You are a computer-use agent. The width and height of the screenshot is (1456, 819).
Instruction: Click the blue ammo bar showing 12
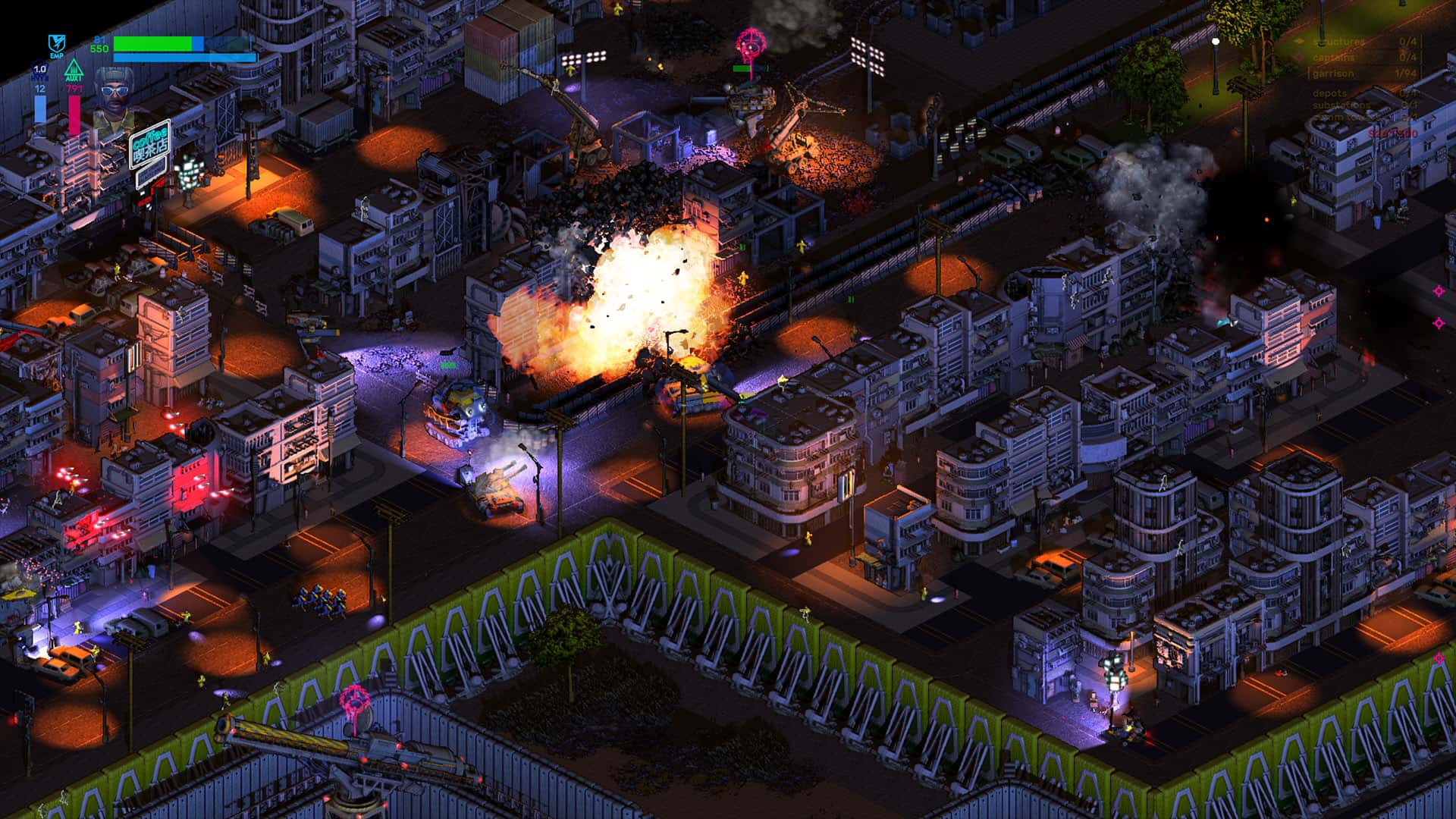coord(40,109)
